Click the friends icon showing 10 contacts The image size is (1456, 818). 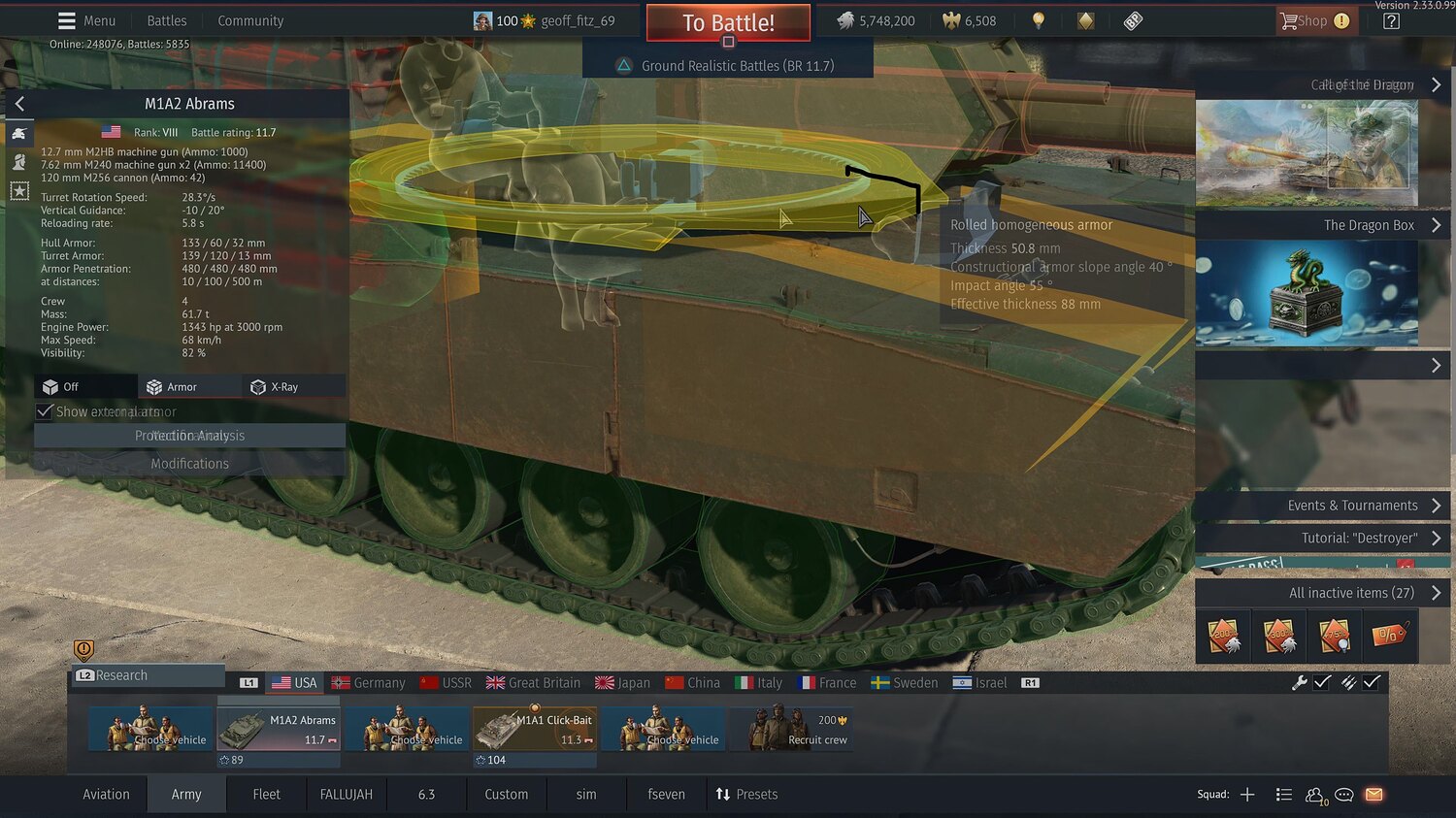[x=1314, y=794]
